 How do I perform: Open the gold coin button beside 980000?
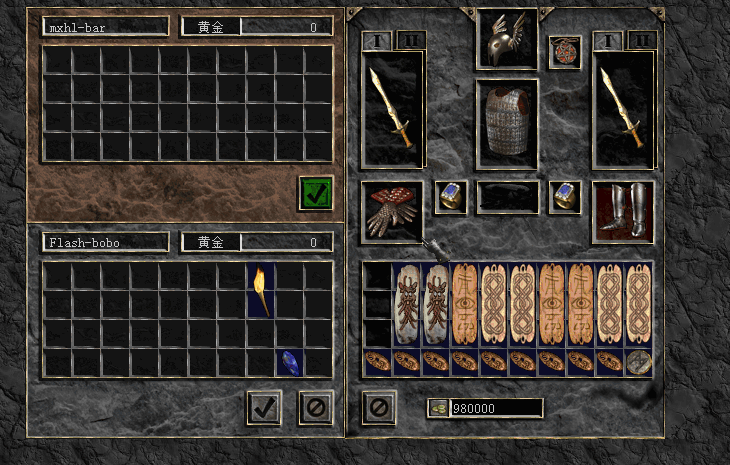tap(438, 408)
